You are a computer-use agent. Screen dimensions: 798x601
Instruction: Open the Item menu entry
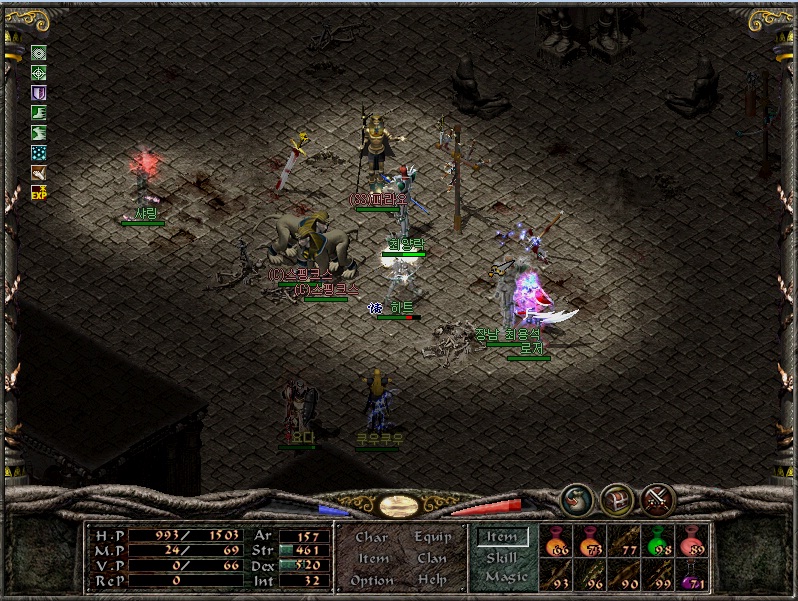(373, 558)
